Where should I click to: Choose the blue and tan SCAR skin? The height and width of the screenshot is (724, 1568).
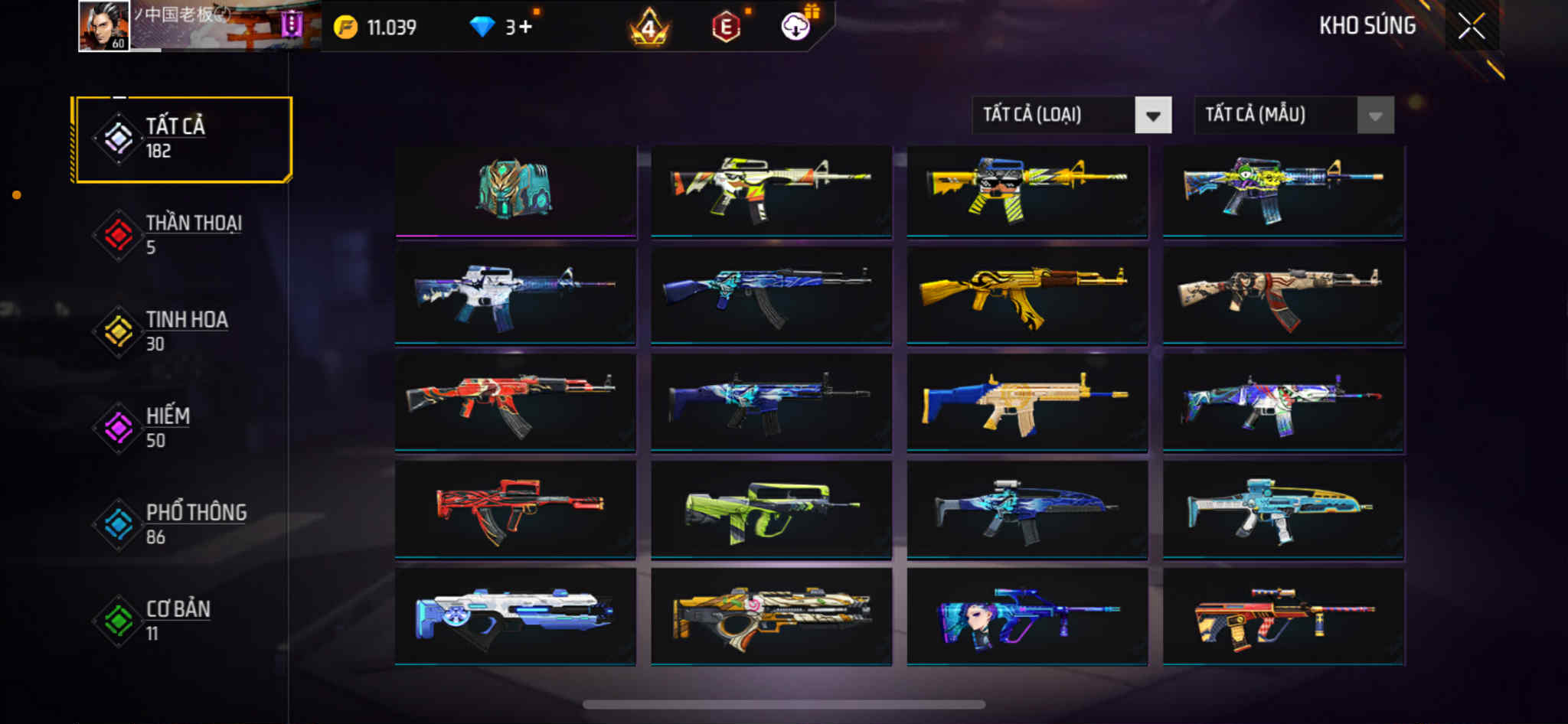[x=1027, y=402]
